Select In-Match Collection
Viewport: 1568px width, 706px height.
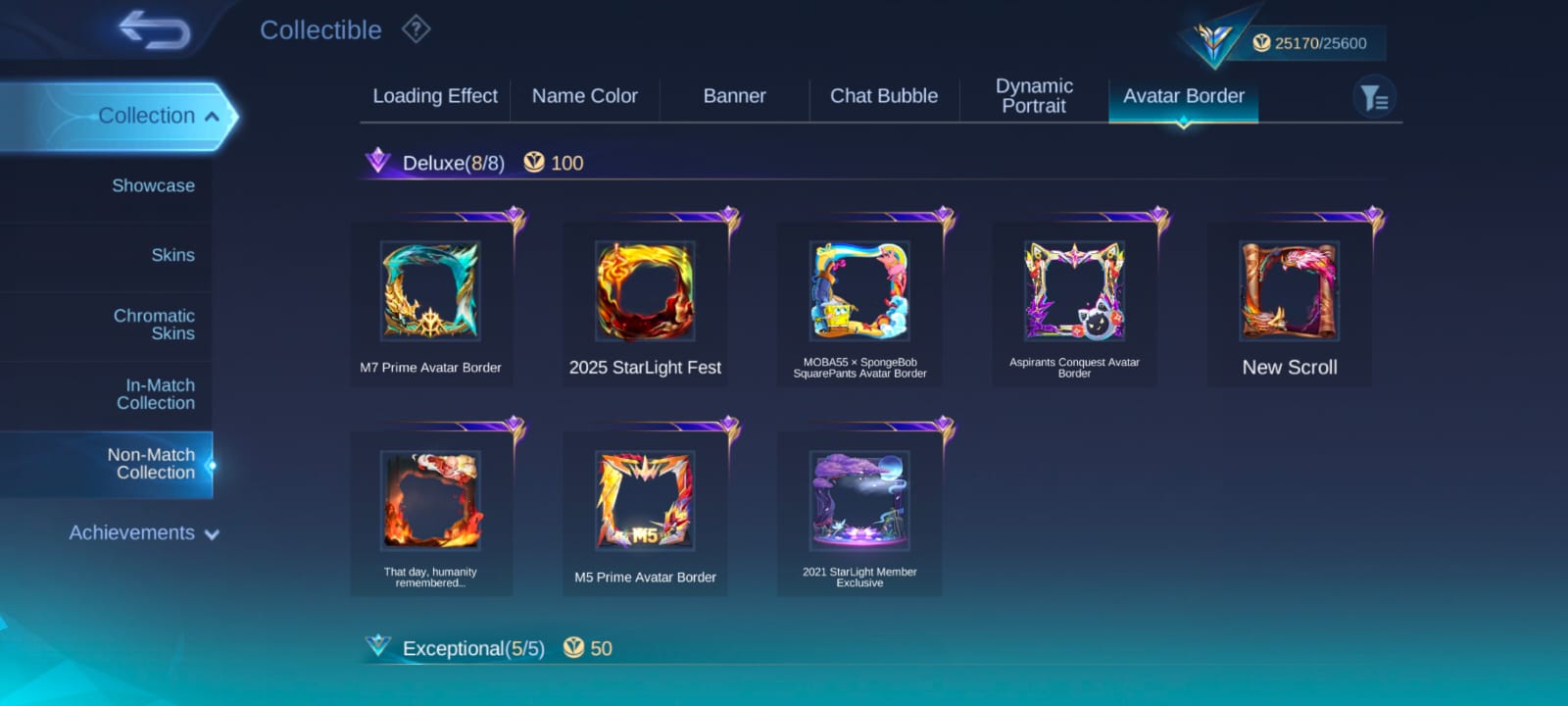[x=155, y=394]
